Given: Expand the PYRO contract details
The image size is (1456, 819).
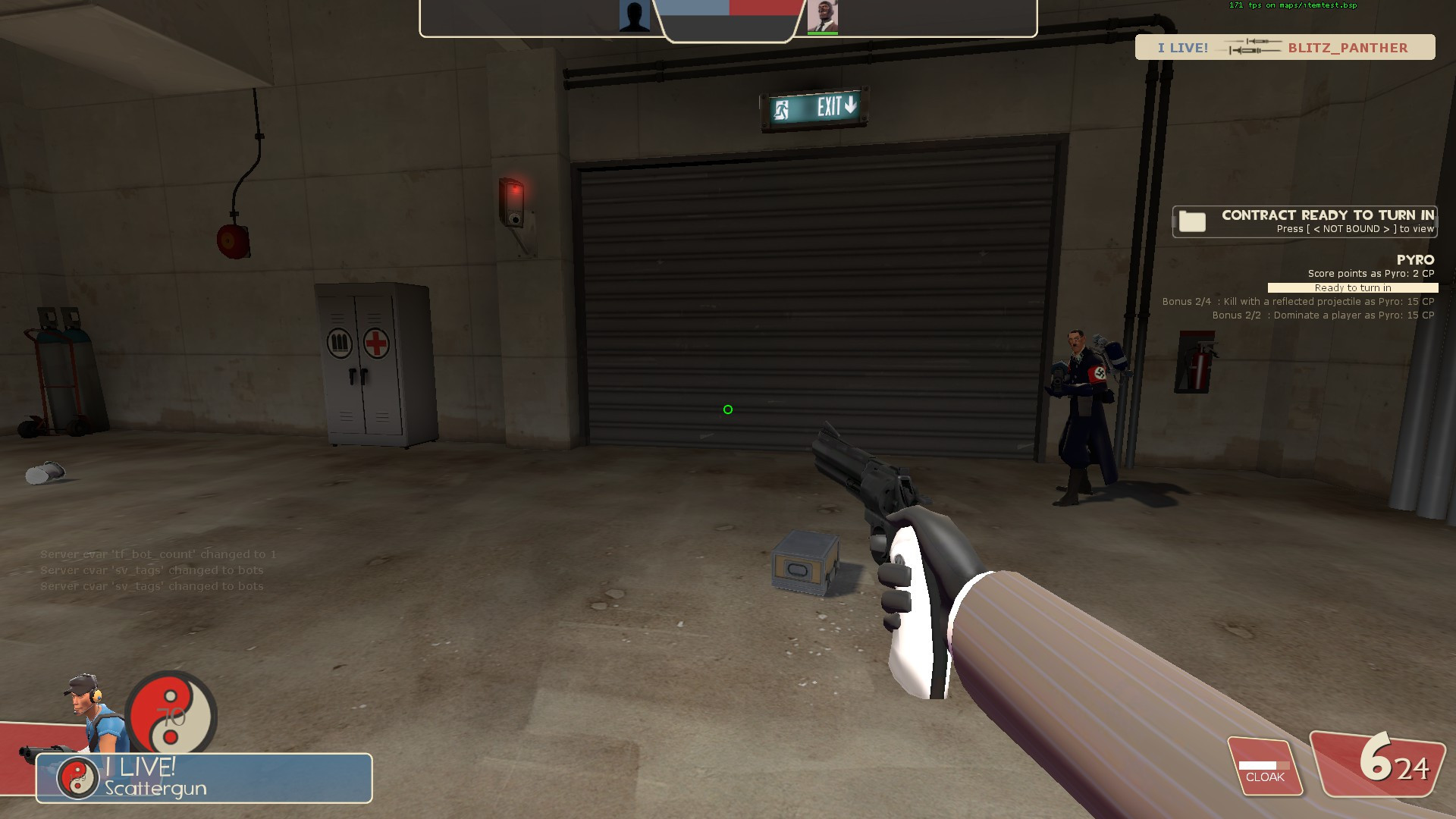Looking at the screenshot, I should 1415,260.
